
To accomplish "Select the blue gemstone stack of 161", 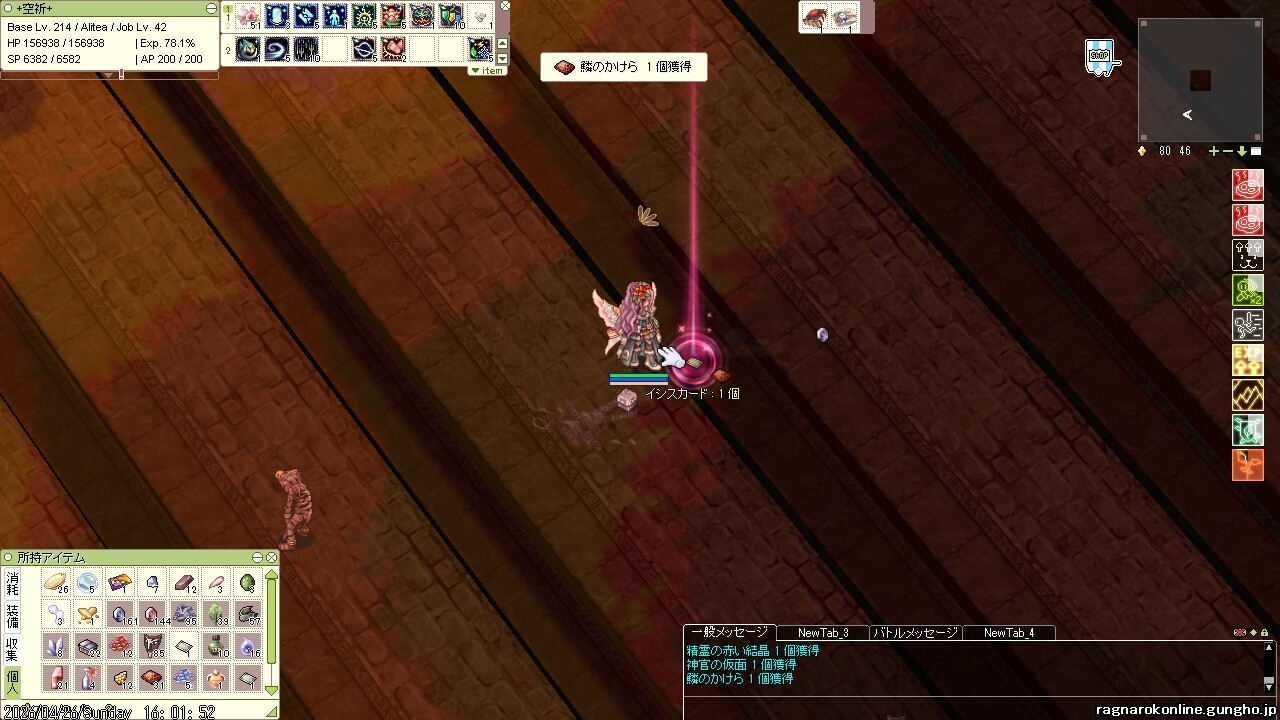I will [121, 614].
